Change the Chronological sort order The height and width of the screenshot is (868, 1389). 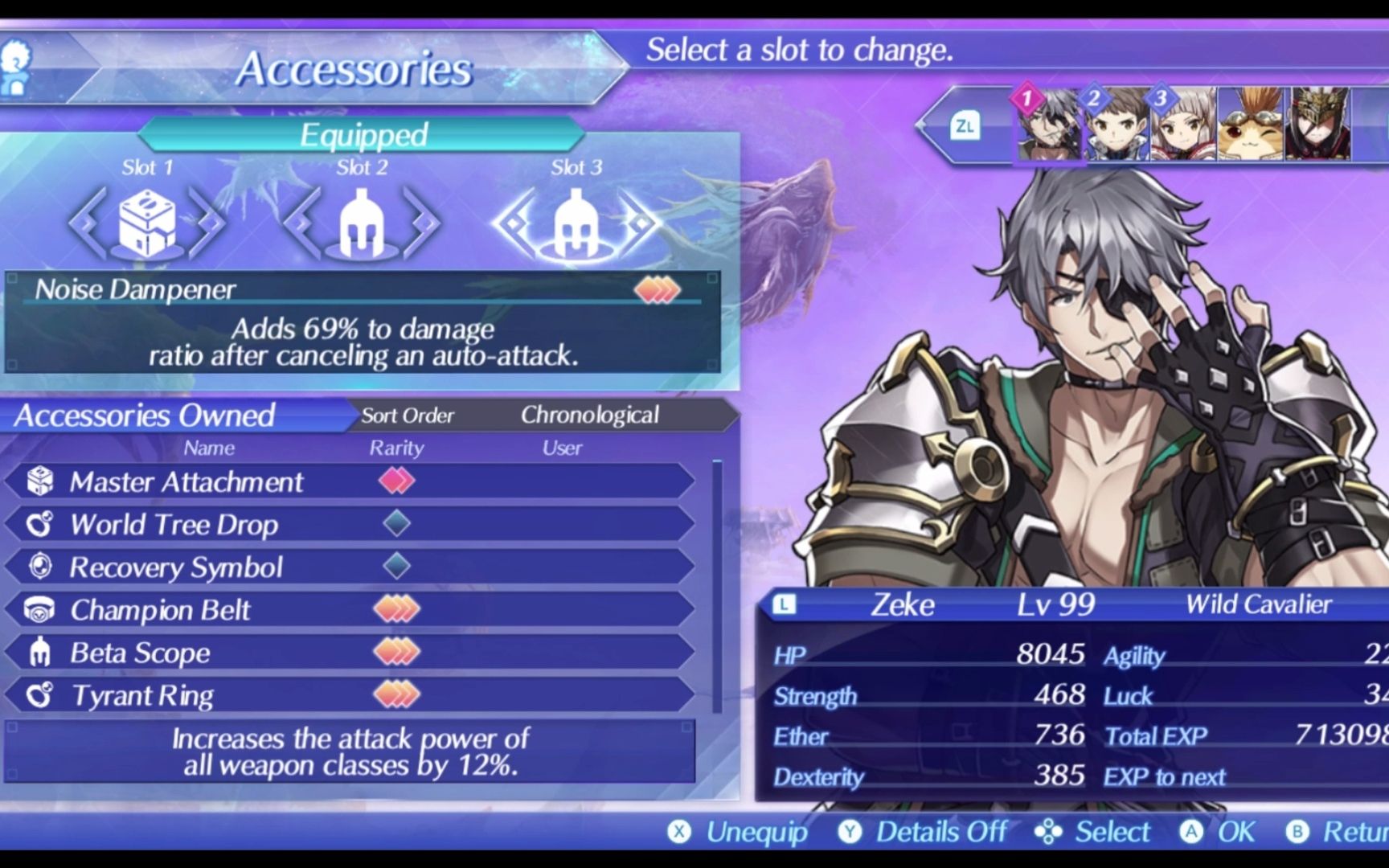[x=589, y=415]
